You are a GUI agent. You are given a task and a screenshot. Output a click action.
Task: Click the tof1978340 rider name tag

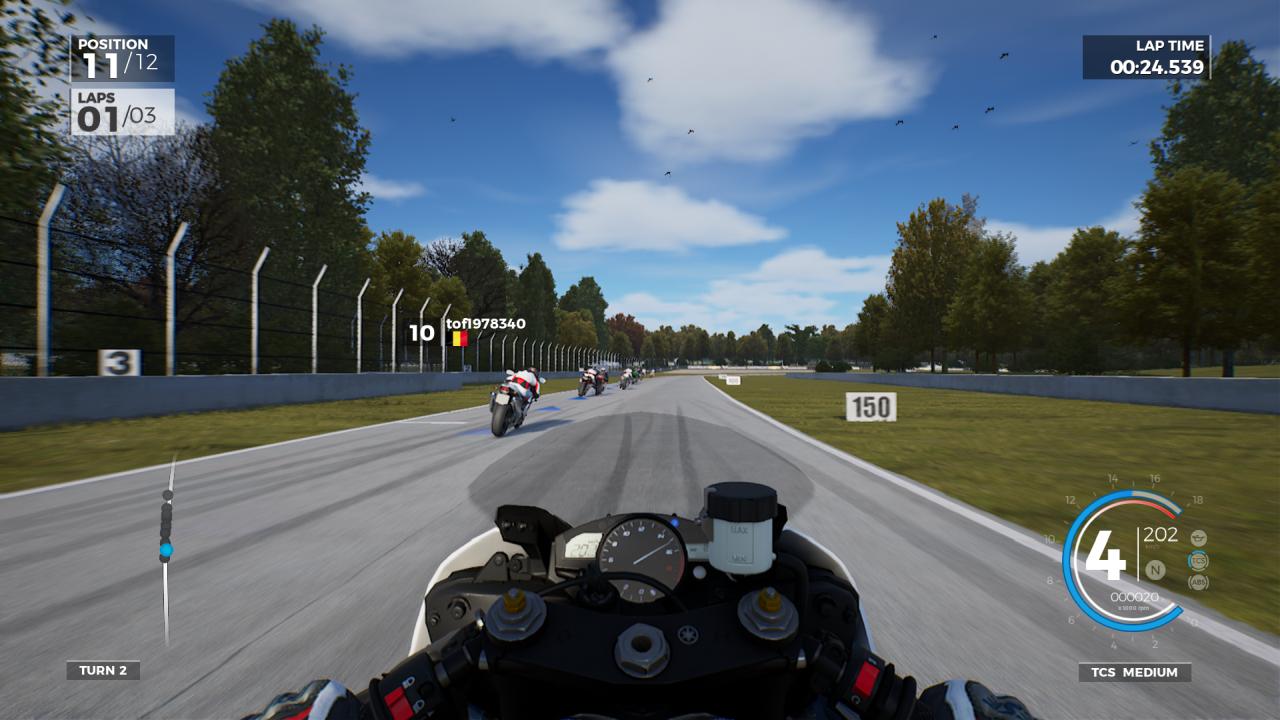pos(486,323)
